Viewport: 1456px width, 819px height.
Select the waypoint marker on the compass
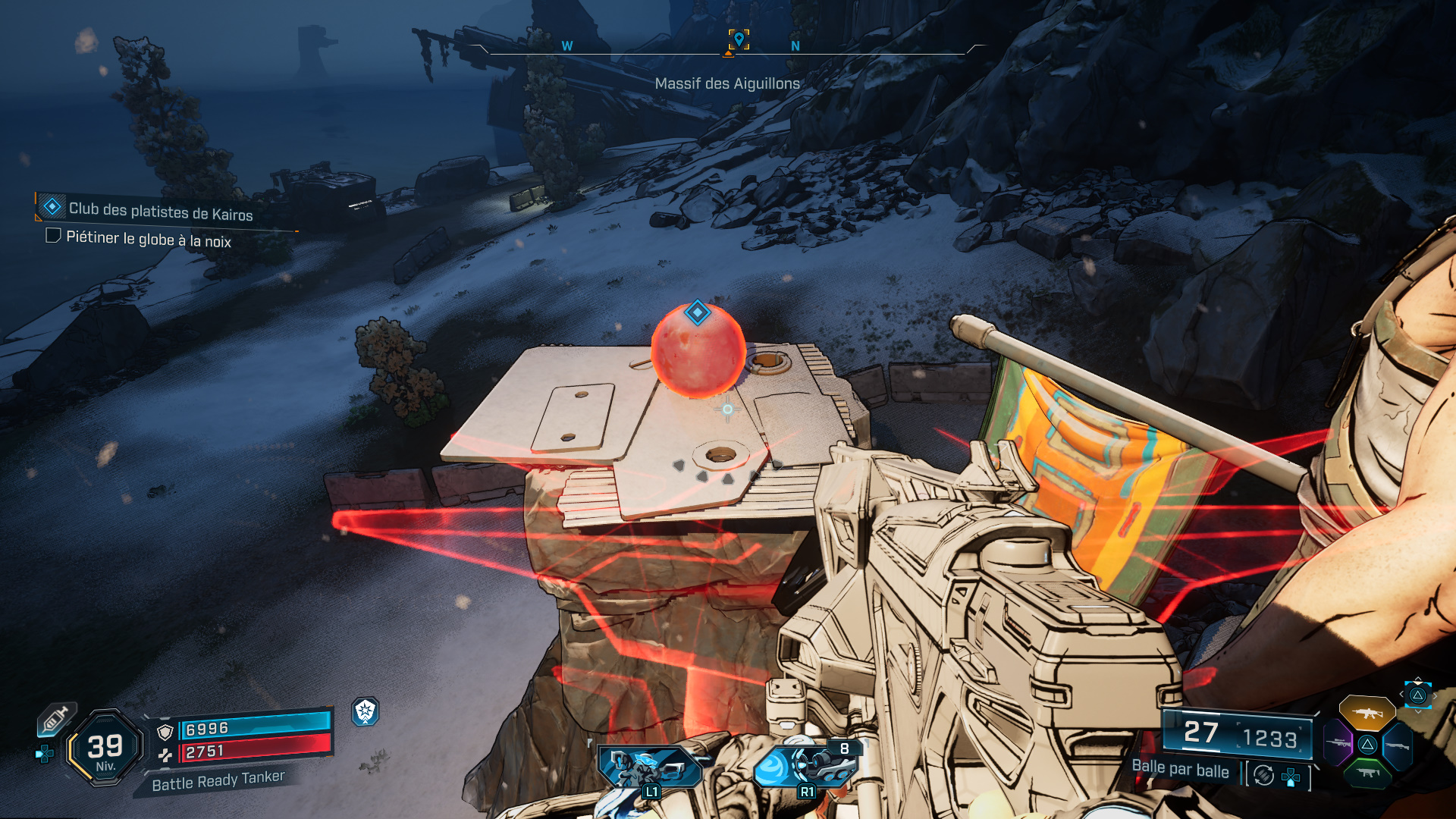[x=739, y=39]
